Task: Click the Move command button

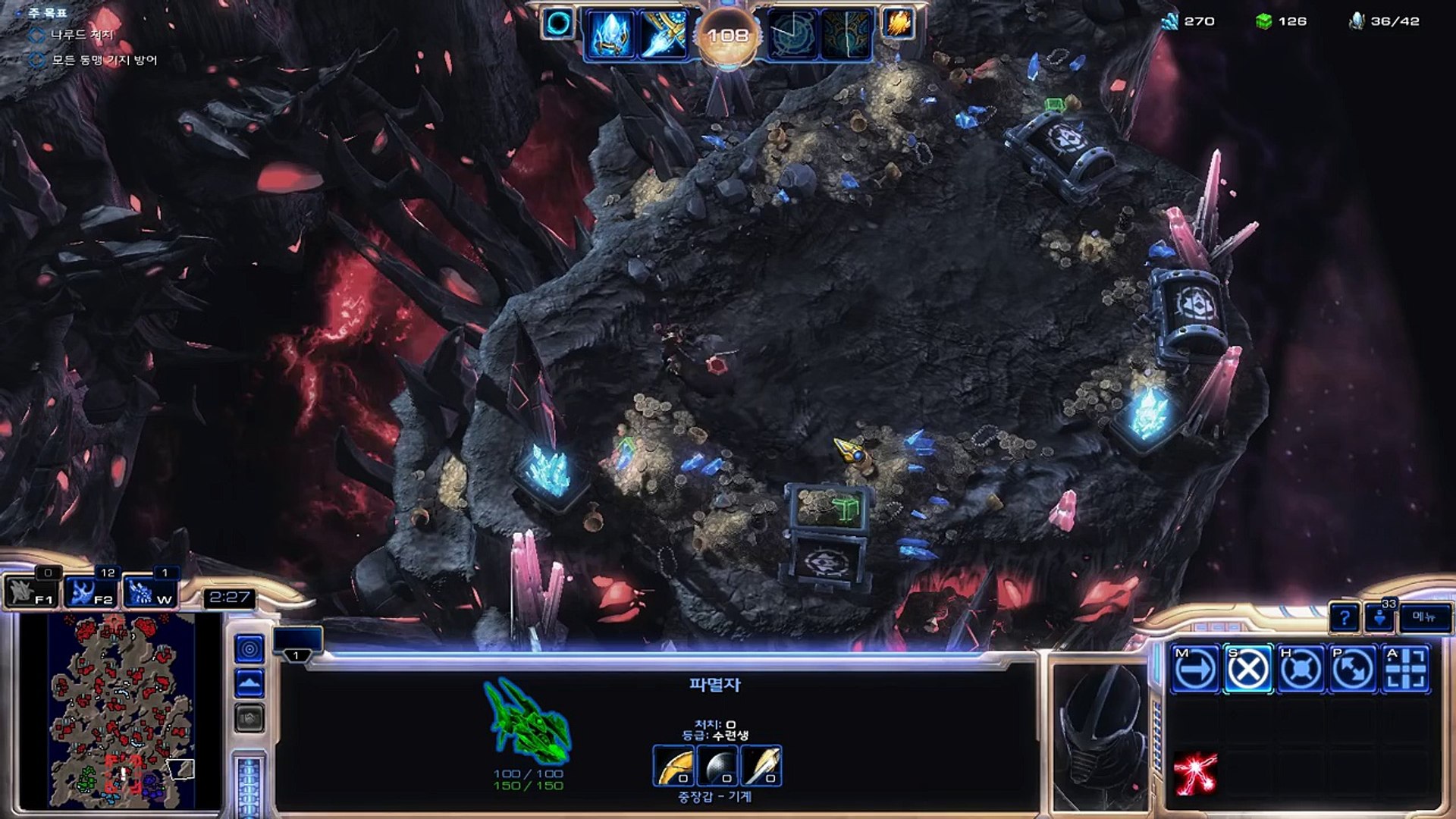Action: point(1195,669)
